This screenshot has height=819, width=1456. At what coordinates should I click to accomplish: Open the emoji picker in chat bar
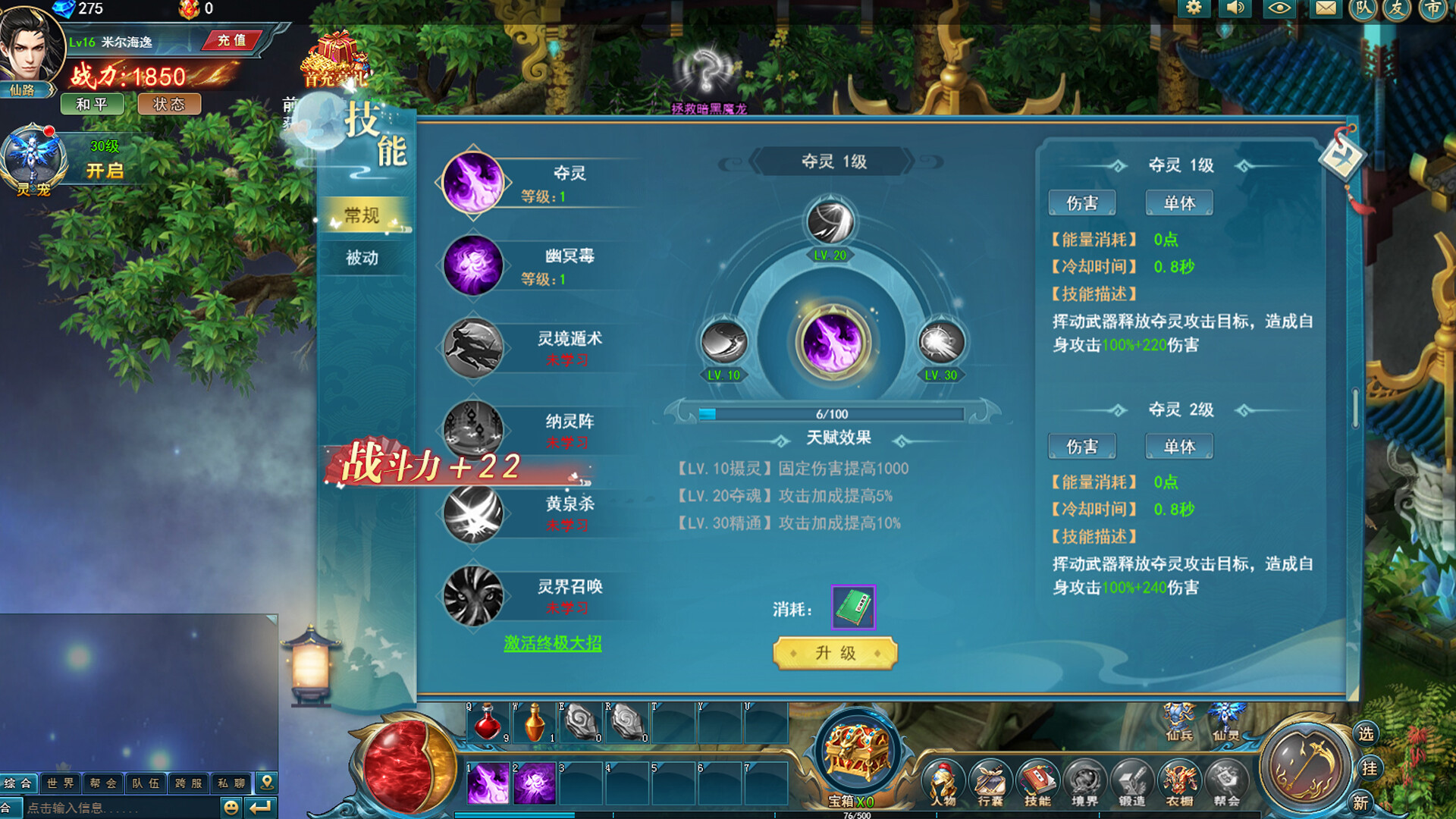tap(230, 806)
